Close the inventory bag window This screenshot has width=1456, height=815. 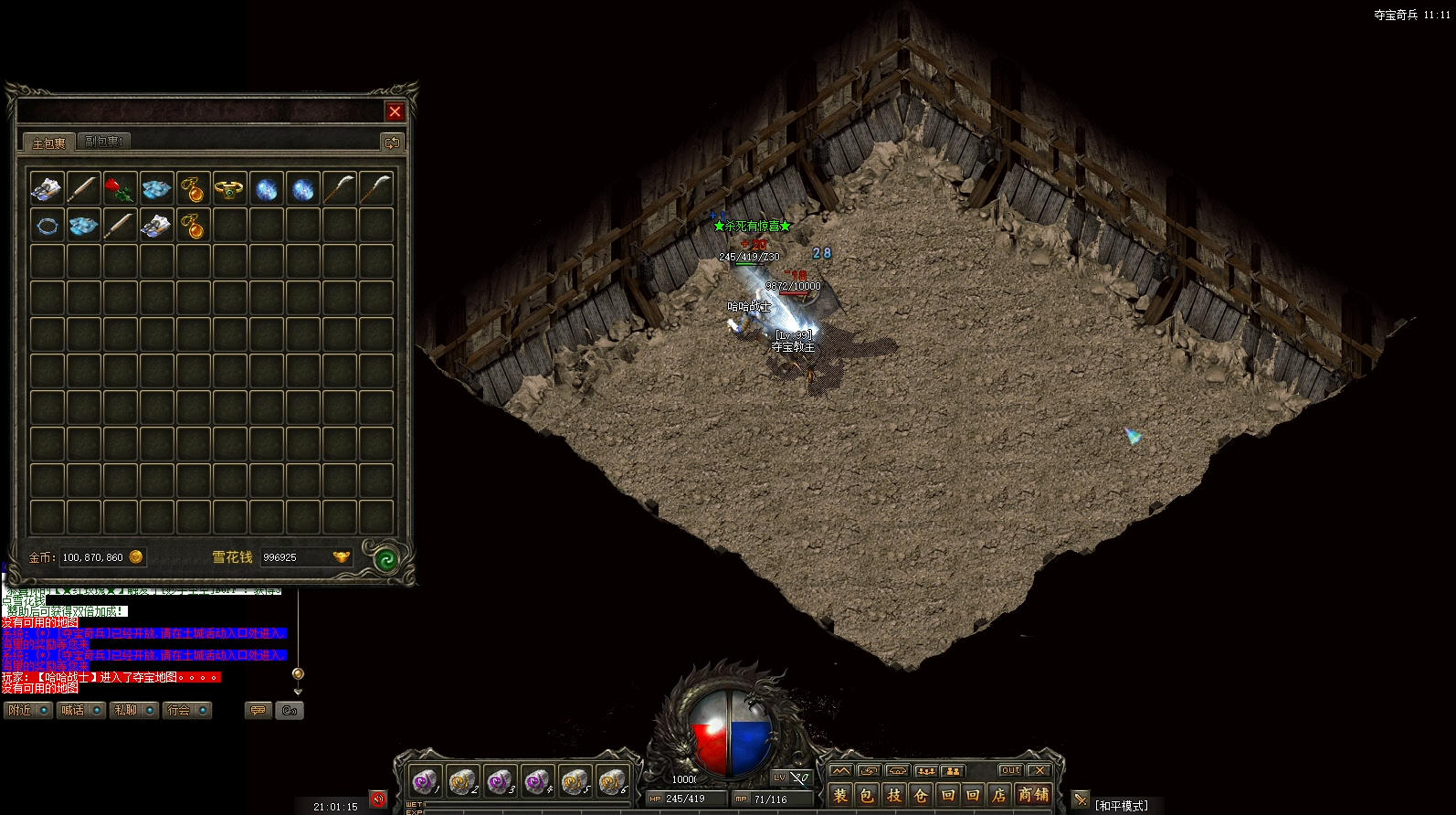(395, 111)
